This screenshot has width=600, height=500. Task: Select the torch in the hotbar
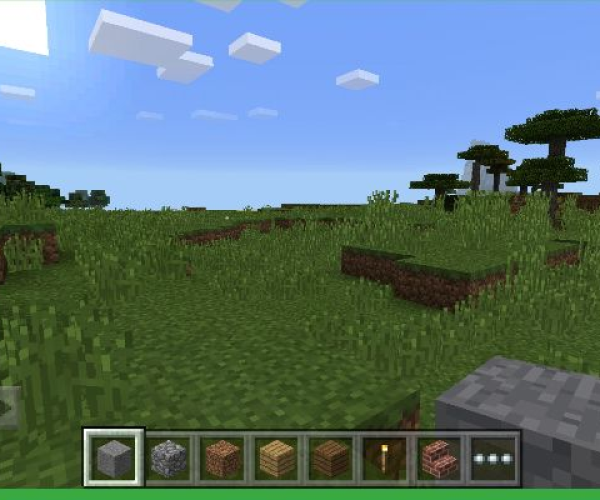tap(385, 459)
